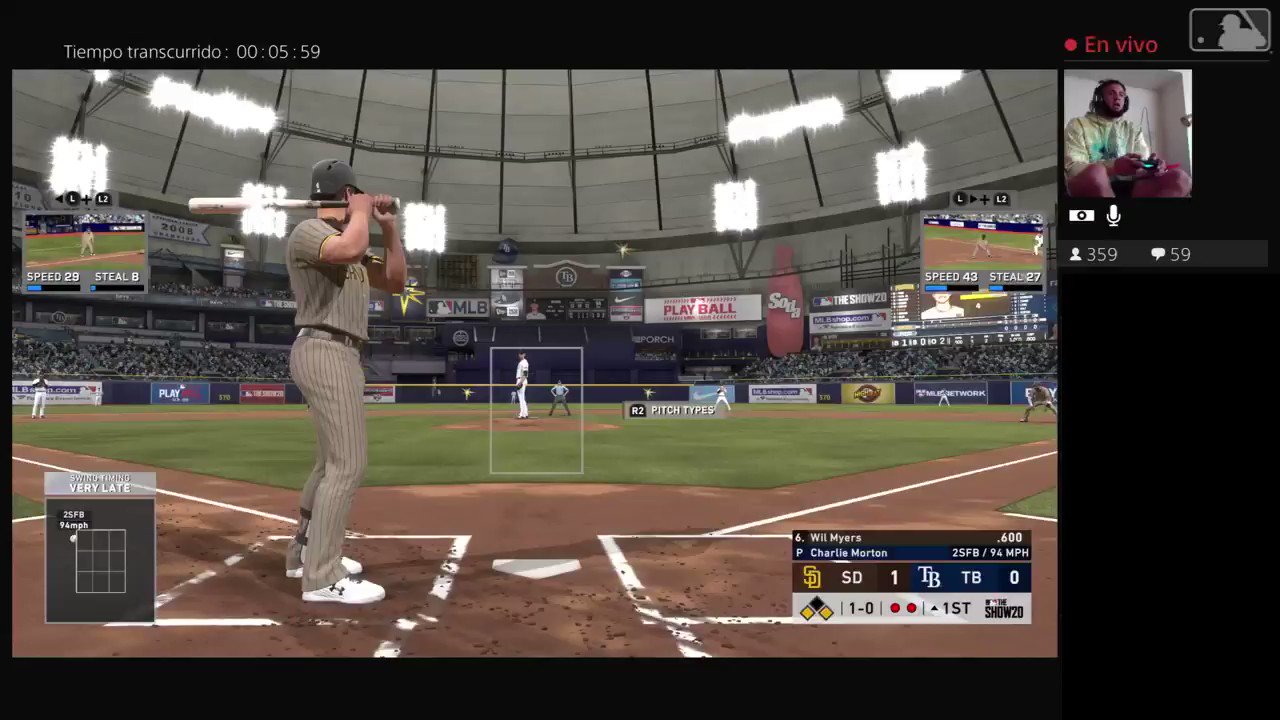Toggle the outs indicator red dots
This screenshot has height=720, width=1280.
(x=902, y=608)
